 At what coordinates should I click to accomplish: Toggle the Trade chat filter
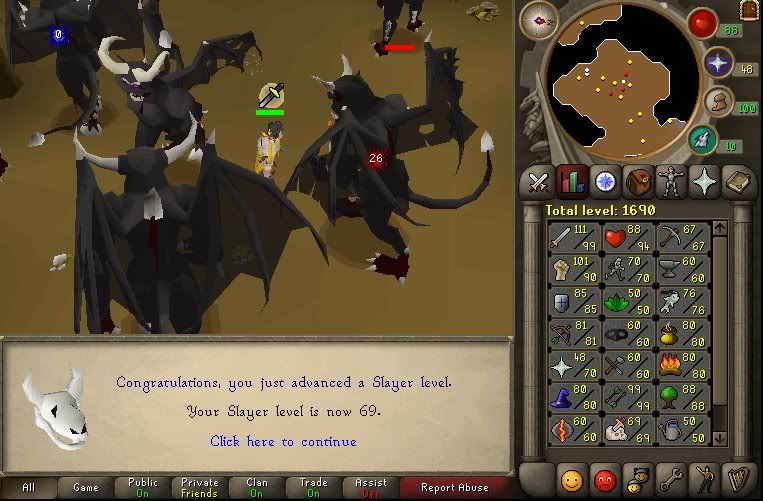(314, 488)
